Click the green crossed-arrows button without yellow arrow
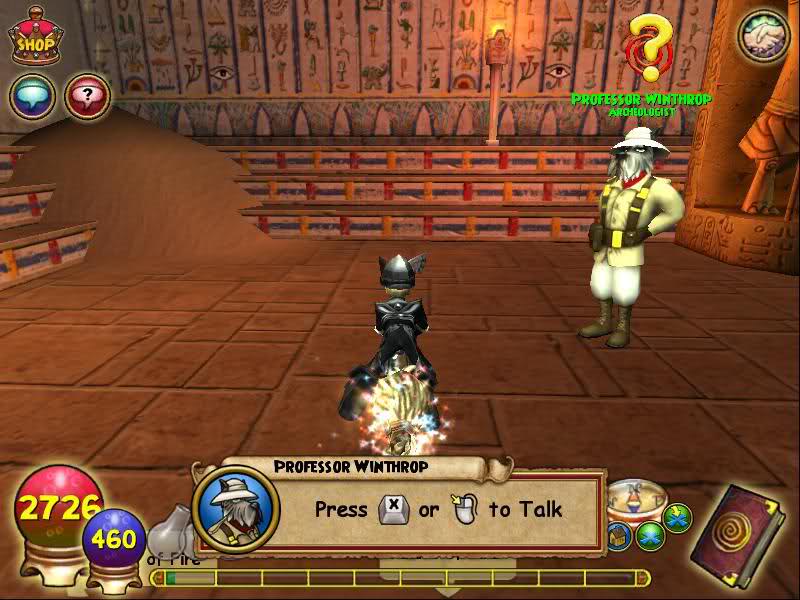 652,535
